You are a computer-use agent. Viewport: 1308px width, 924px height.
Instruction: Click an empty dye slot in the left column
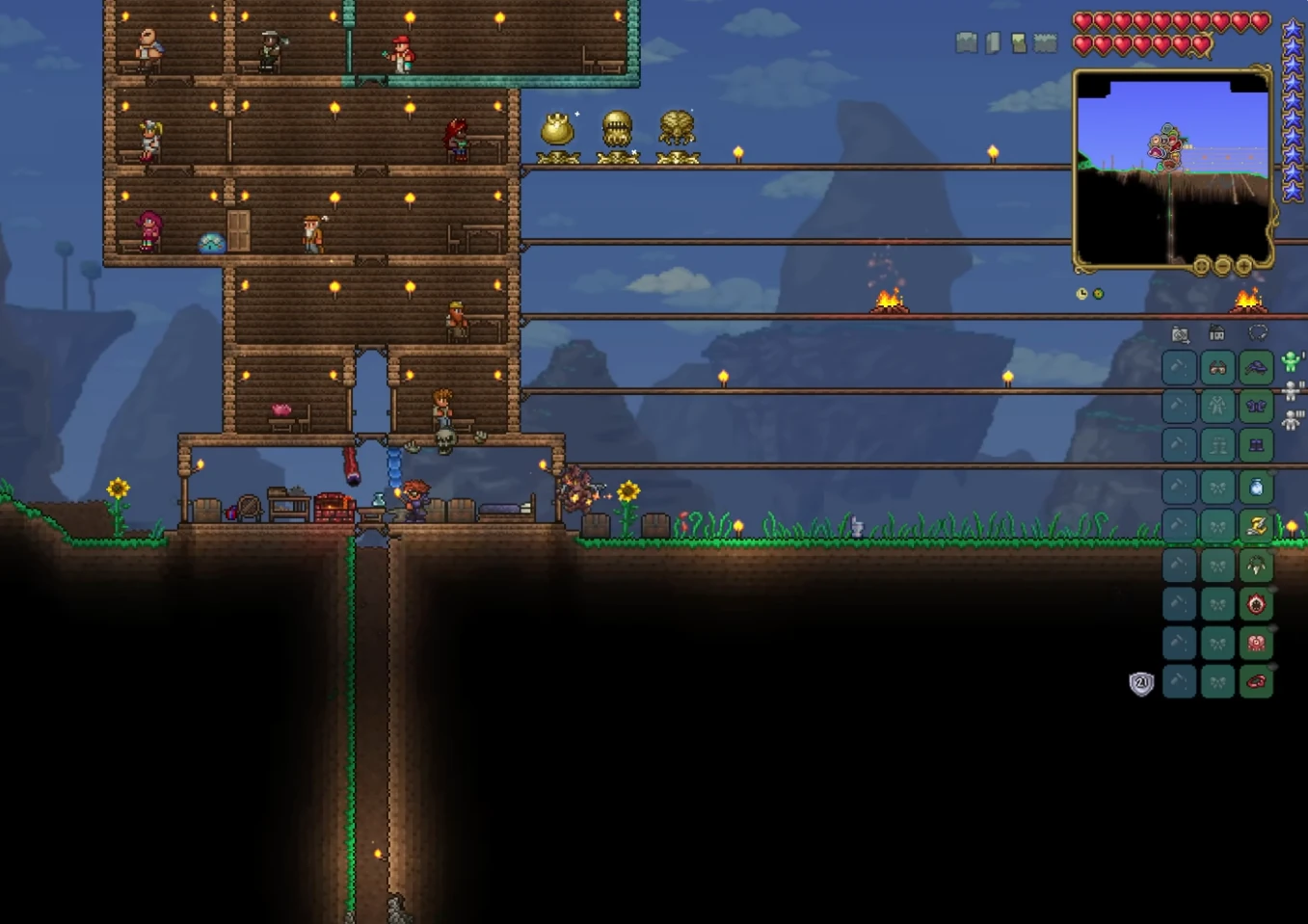(x=1178, y=486)
